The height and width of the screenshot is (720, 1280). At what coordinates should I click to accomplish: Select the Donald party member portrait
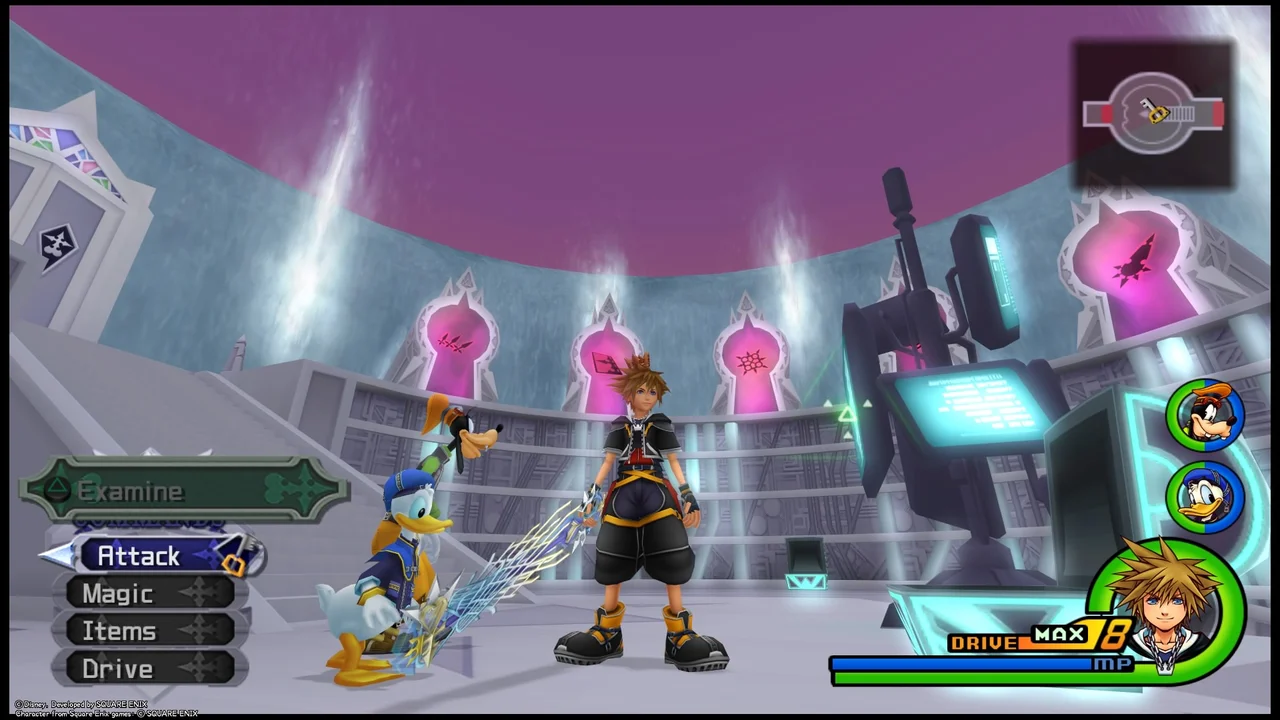coord(1205,496)
